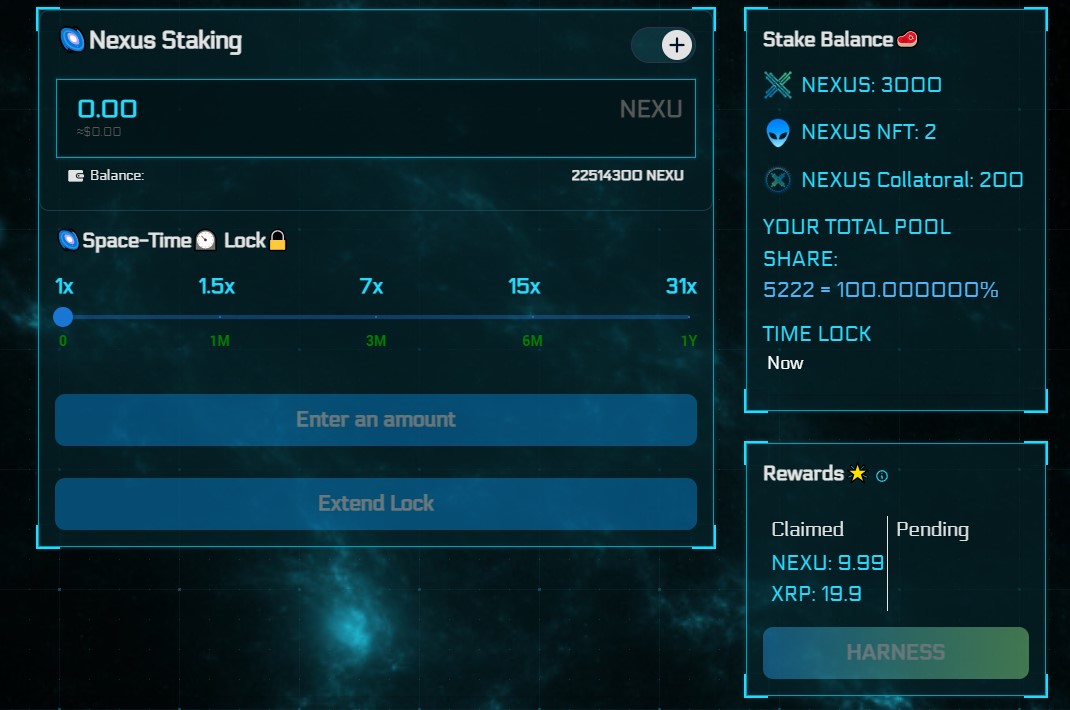Click the staking amount input field
The image size is (1070, 710).
click(x=300, y=110)
